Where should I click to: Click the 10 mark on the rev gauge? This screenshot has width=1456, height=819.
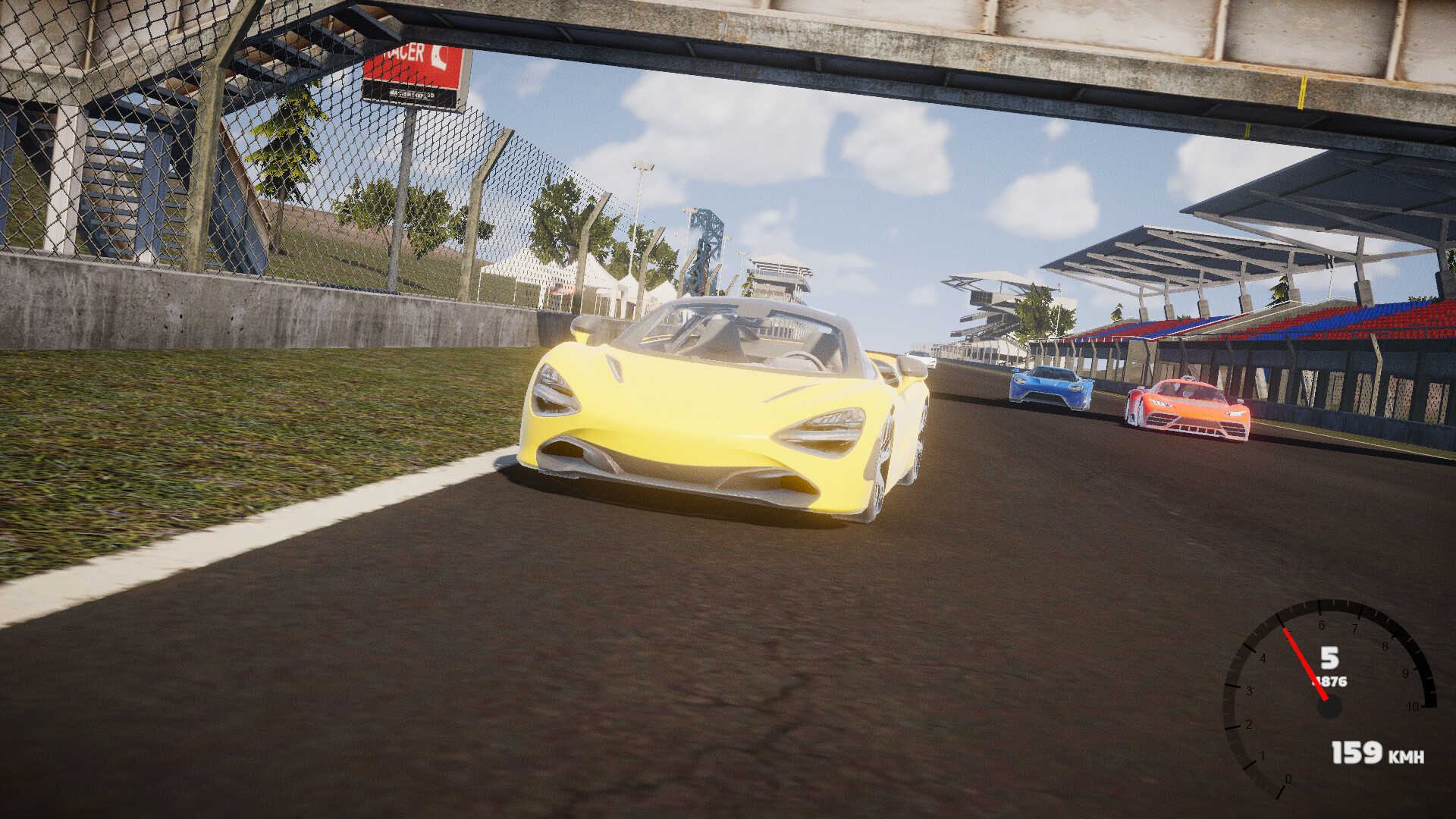point(1412,706)
